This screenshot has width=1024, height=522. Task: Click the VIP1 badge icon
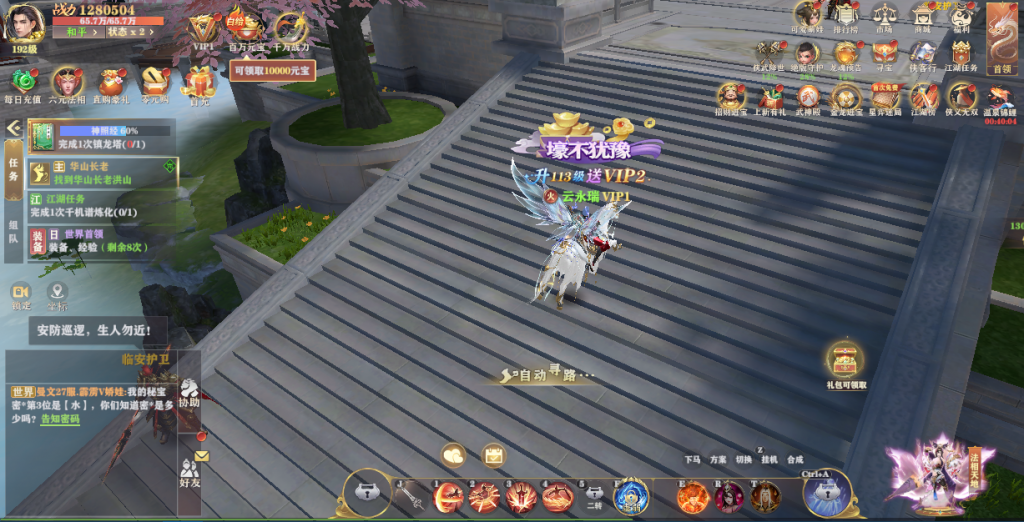point(203,31)
